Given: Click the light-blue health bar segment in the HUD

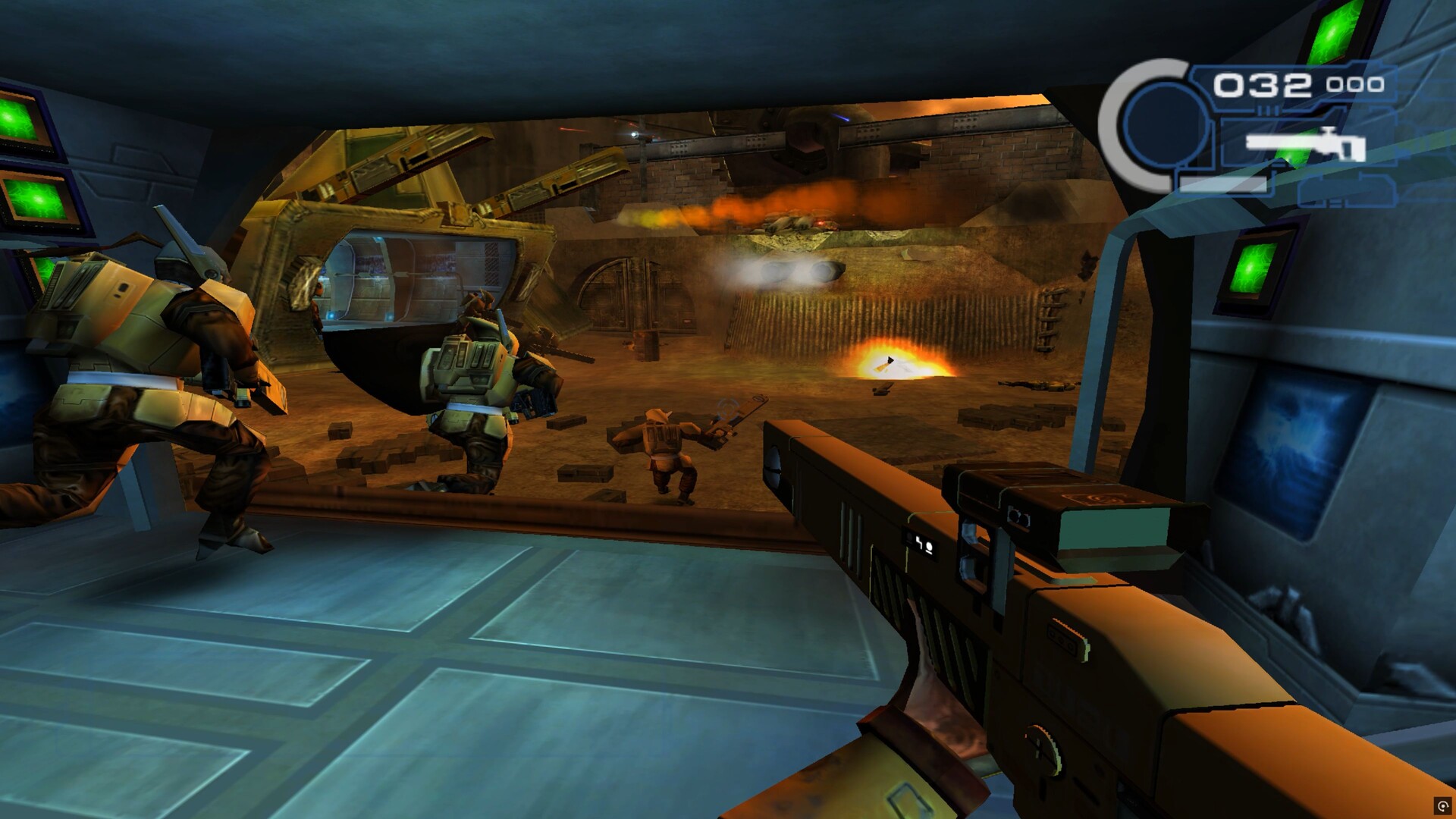Looking at the screenshot, I should [x=1225, y=186].
